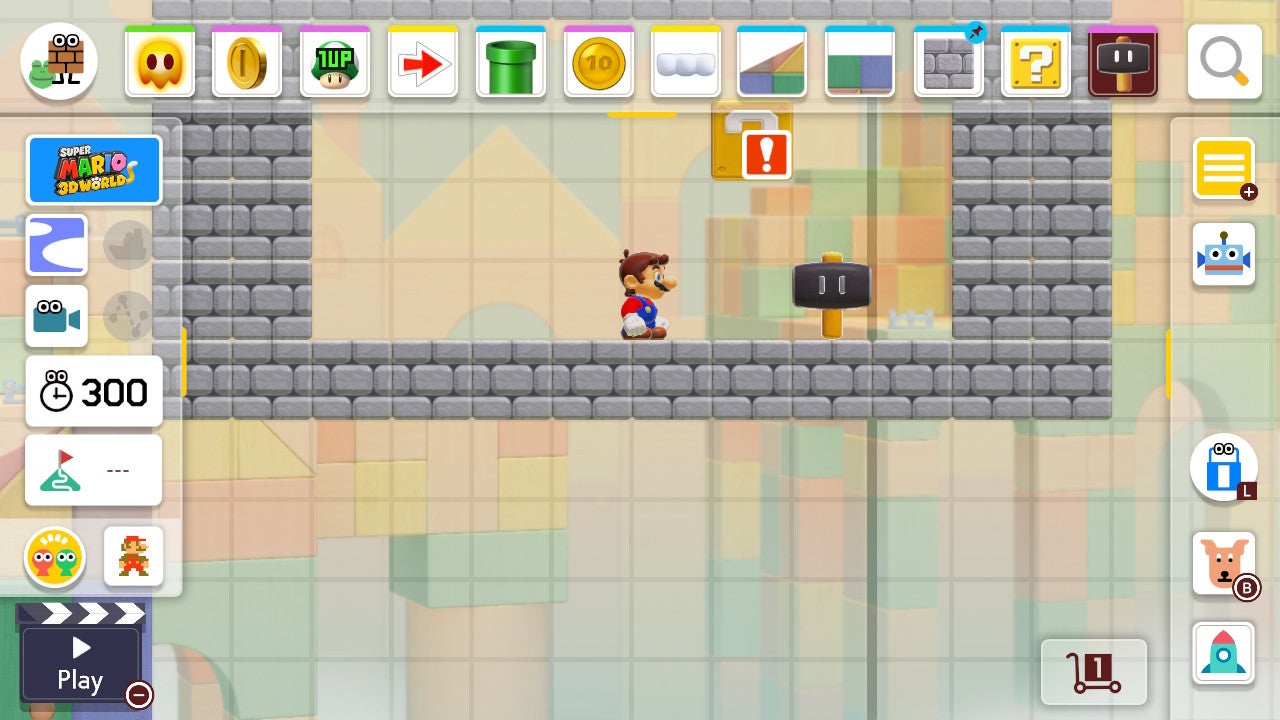The width and height of the screenshot is (1280, 720).
Task: Switch playable character via the Mario icon
Action: point(132,557)
